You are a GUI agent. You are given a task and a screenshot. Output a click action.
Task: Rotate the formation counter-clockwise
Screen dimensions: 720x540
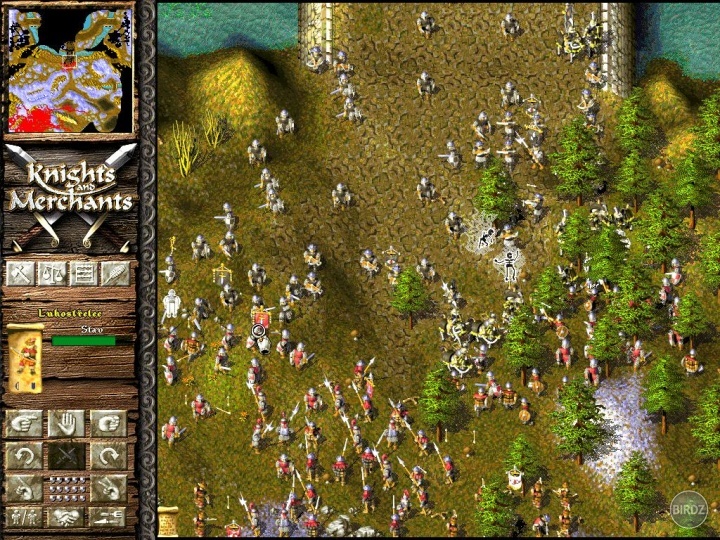pyautogui.click(x=23, y=456)
